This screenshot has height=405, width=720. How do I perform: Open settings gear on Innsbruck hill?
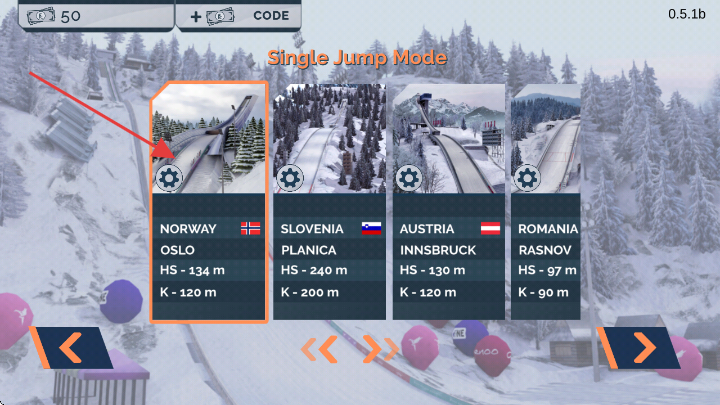coord(408,179)
